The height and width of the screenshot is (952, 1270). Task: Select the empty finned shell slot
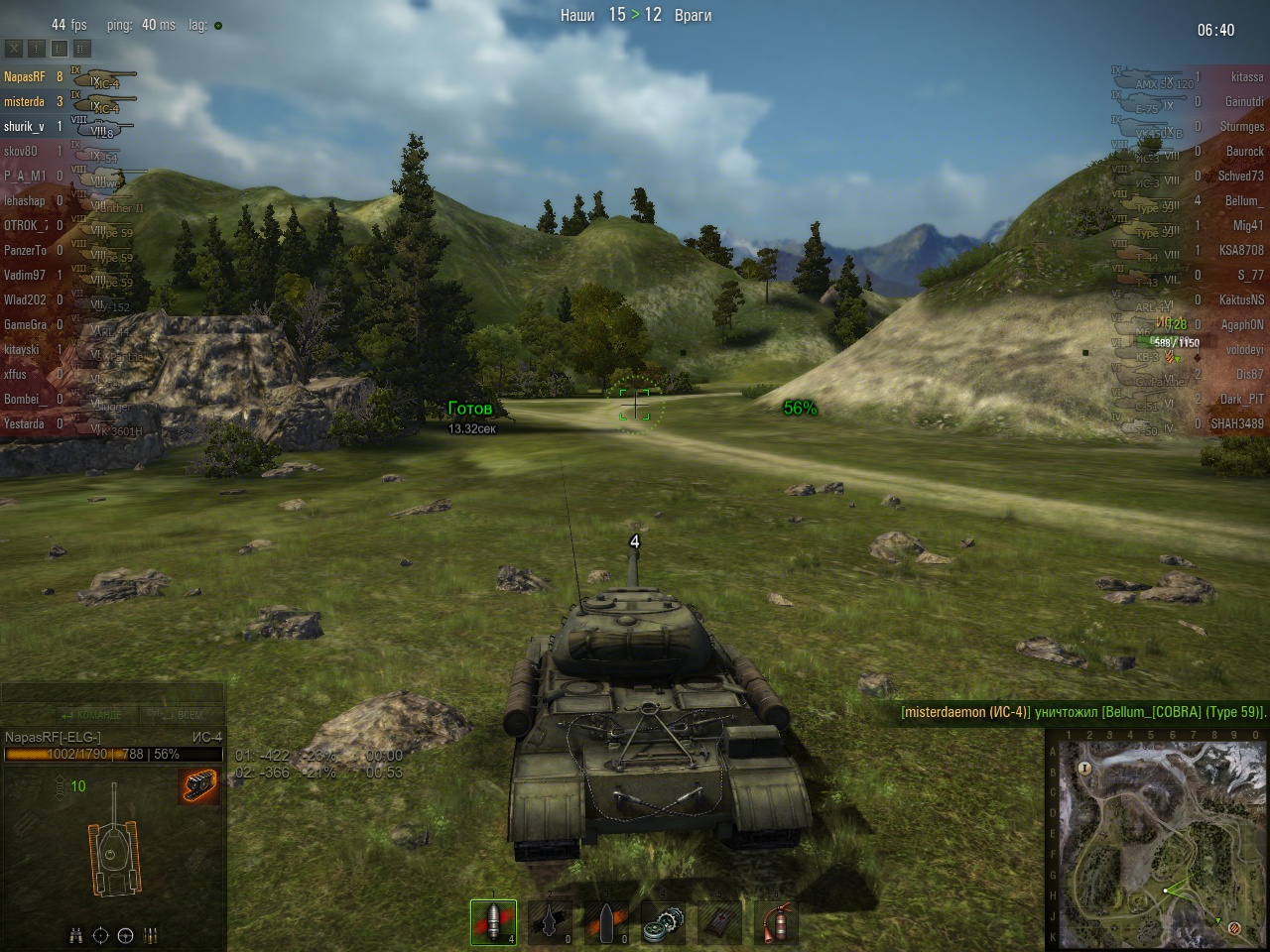pyautogui.click(x=550, y=923)
